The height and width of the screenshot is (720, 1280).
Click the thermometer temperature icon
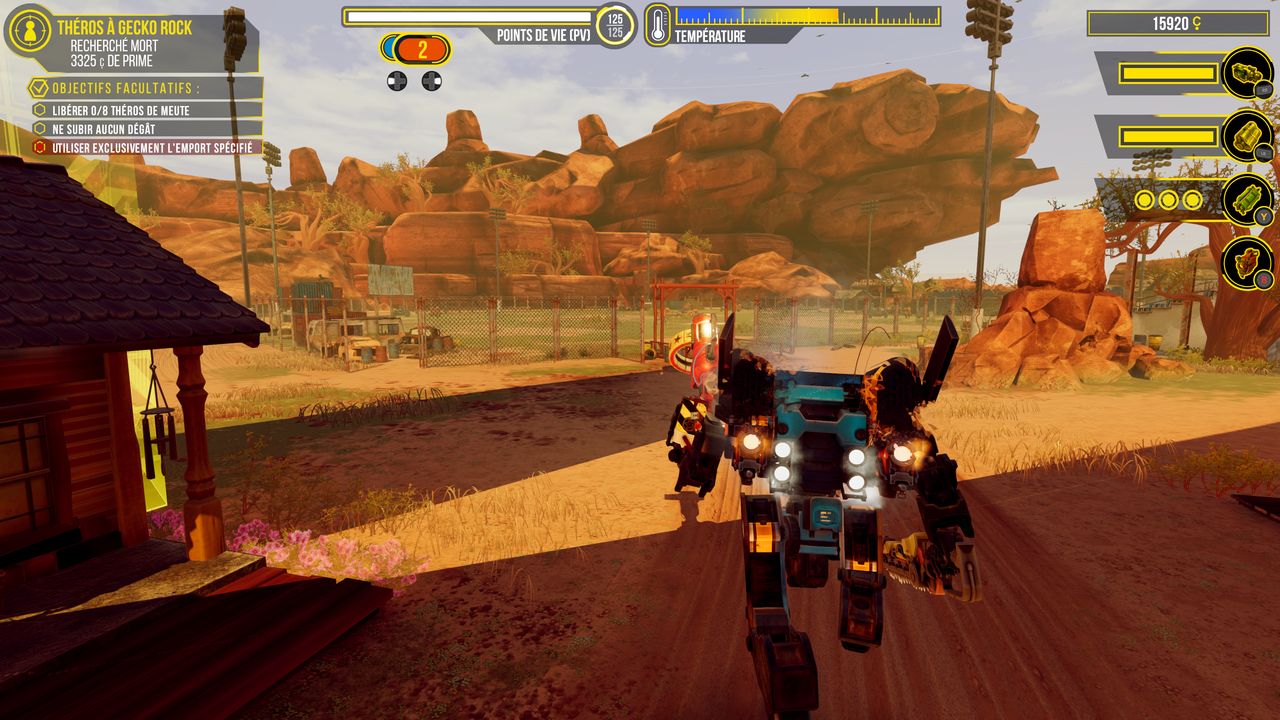(658, 24)
